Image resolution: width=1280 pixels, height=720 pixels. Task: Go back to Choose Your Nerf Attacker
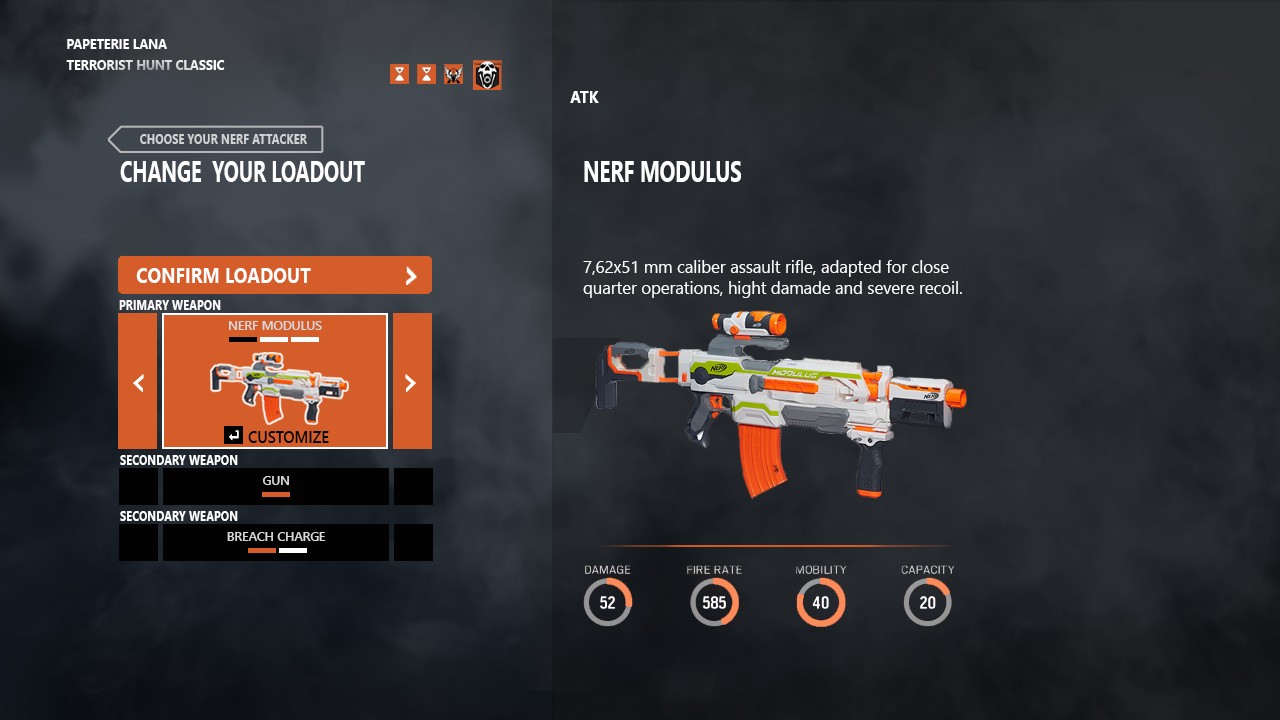216,139
